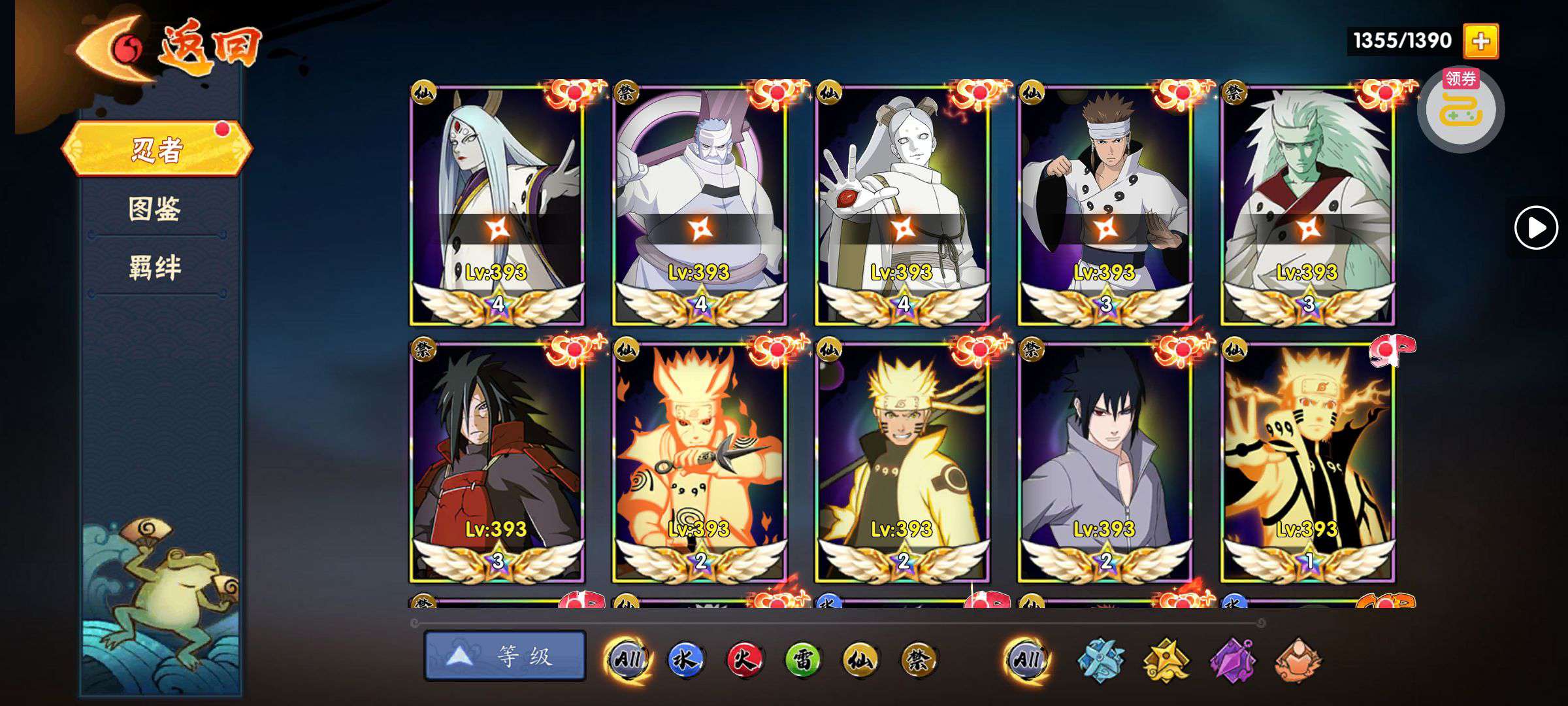Select the 忍者 tab
The image size is (1568, 706).
(x=157, y=150)
